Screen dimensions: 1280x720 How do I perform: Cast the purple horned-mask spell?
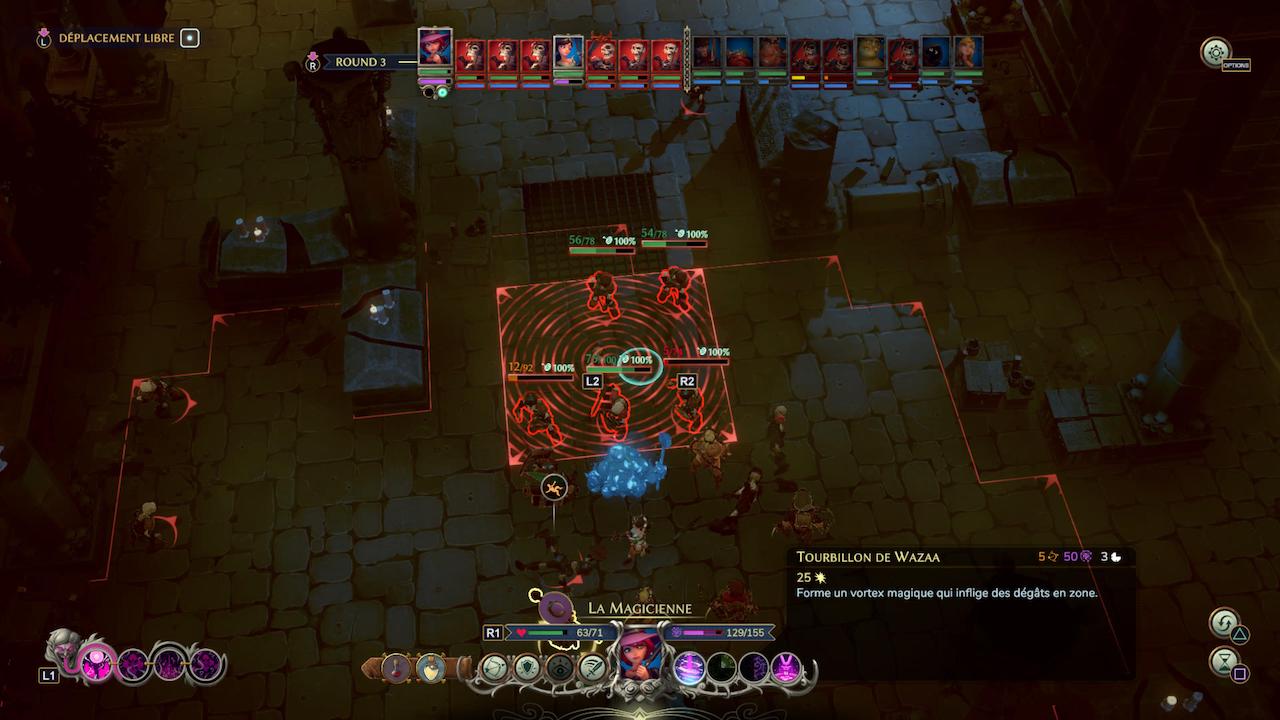785,667
